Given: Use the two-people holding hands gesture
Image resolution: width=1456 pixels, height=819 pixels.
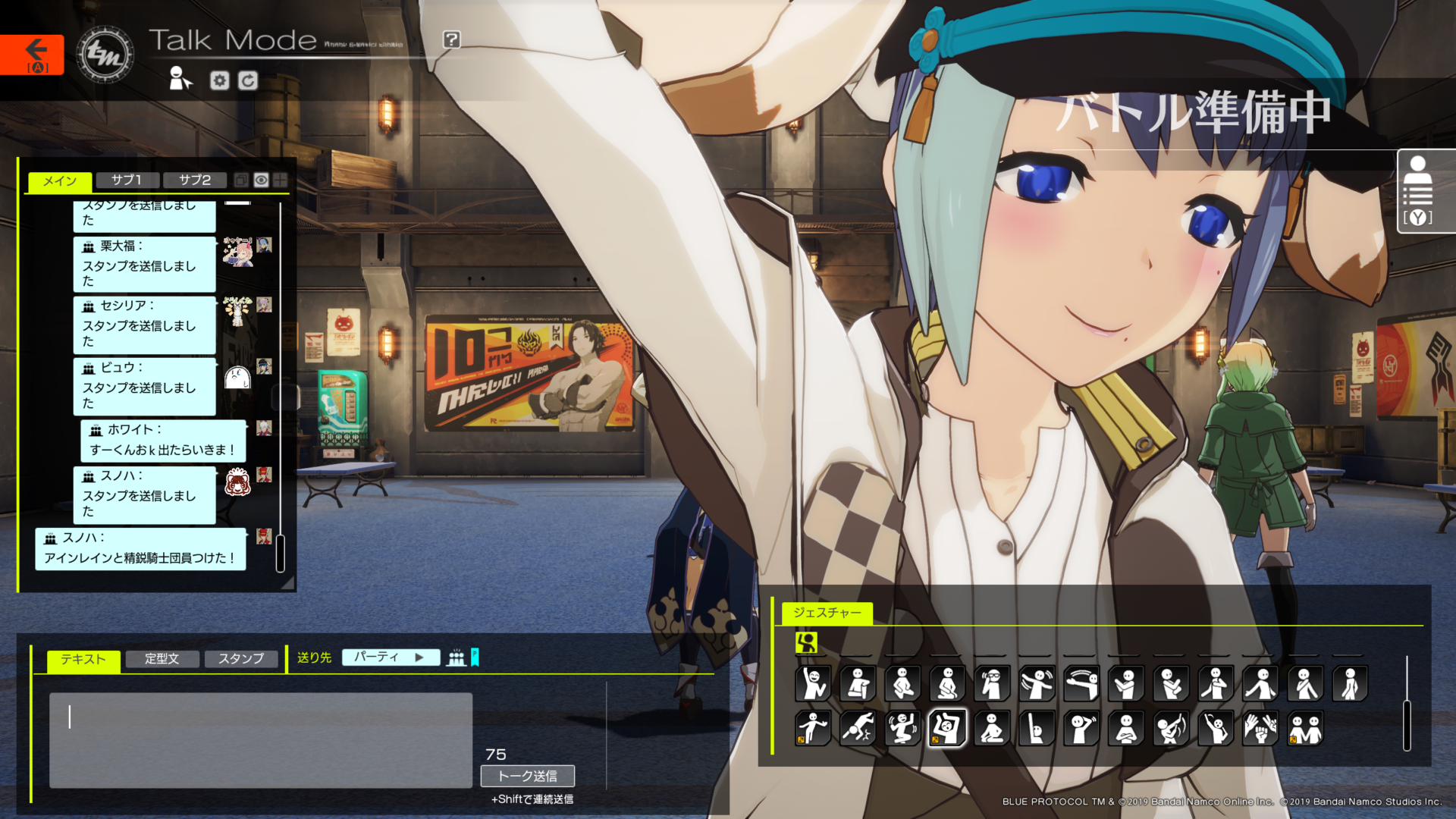Looking at the screenshot, I should coord(1305,729).
